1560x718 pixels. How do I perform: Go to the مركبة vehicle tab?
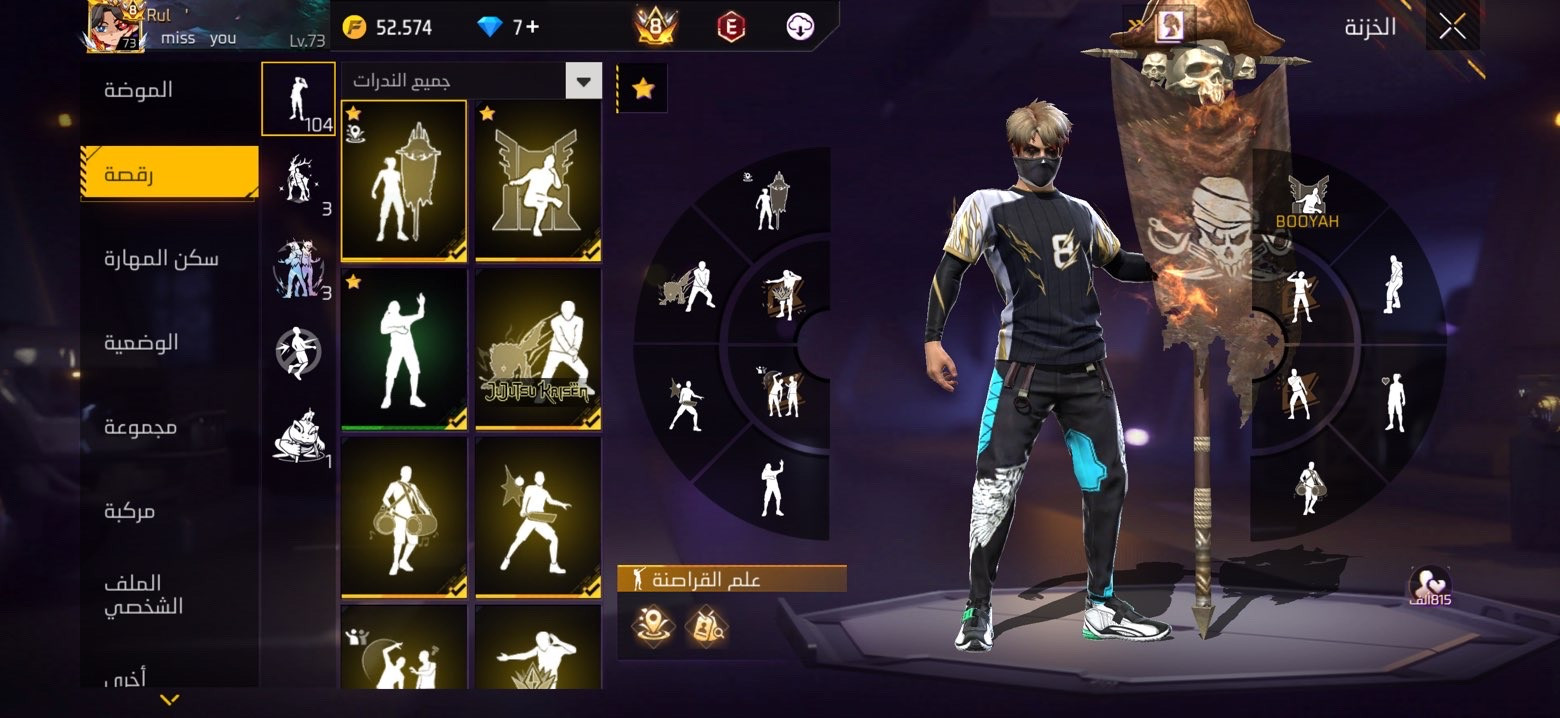(x=130, y=511)
